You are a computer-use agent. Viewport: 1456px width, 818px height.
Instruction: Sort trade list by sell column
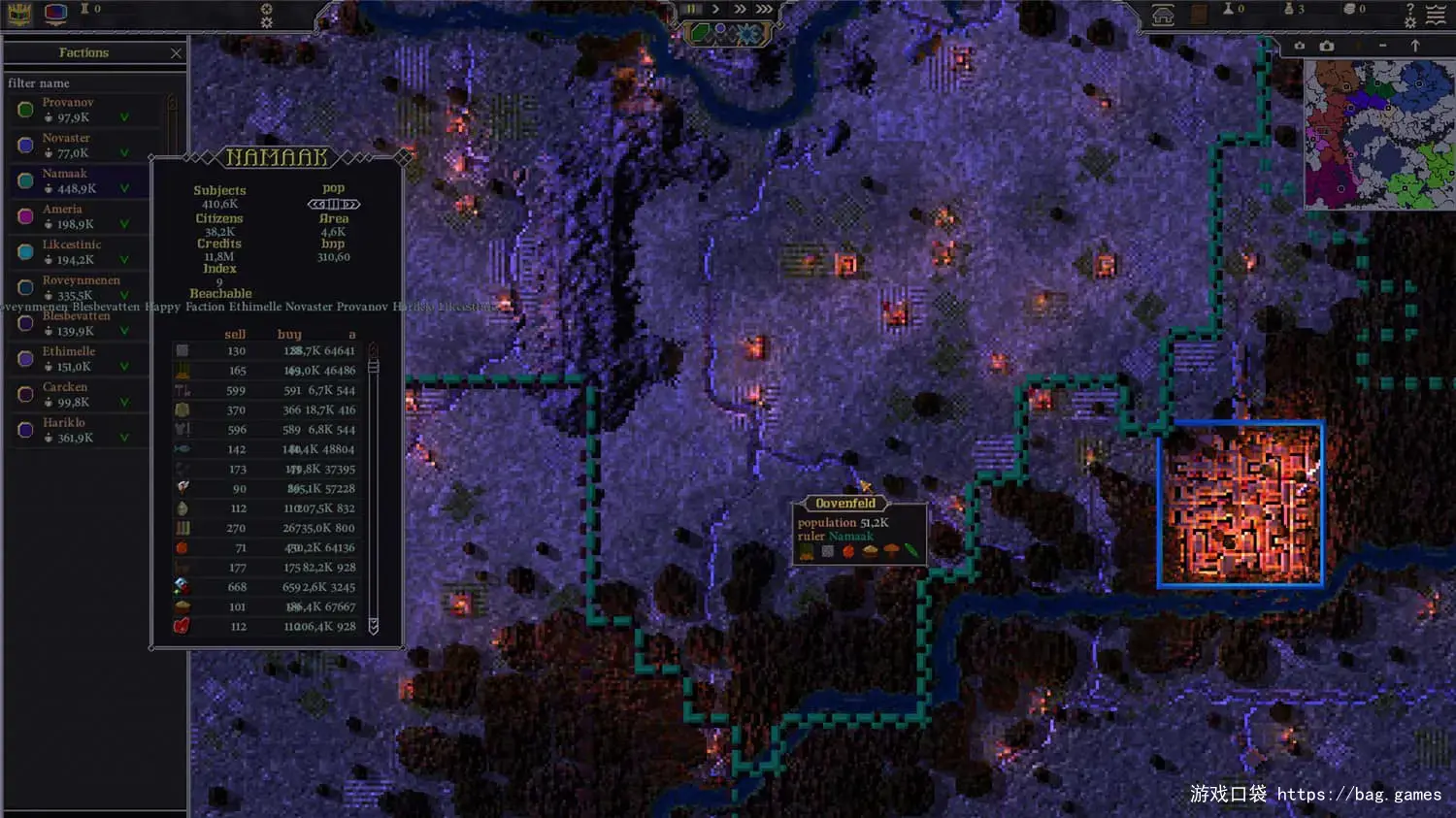click(x=235, y=334)
